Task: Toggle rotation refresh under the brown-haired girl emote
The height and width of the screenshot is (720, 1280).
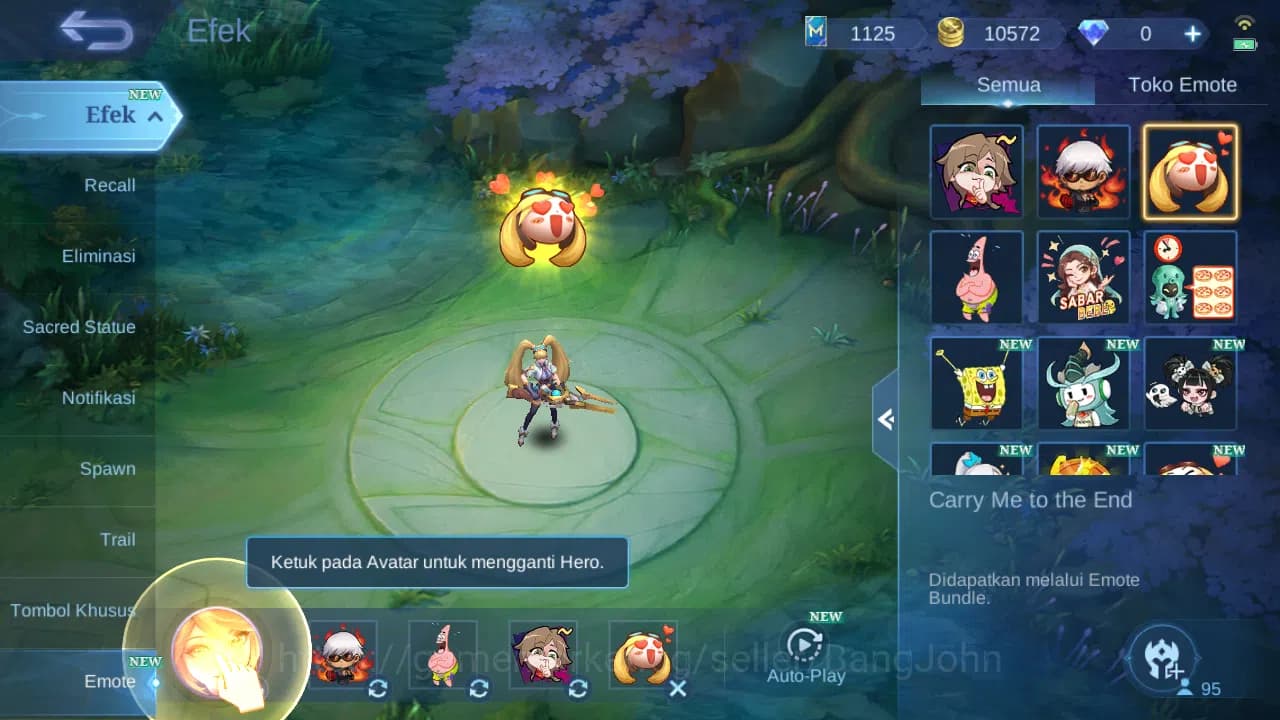Action: [578, 689]
